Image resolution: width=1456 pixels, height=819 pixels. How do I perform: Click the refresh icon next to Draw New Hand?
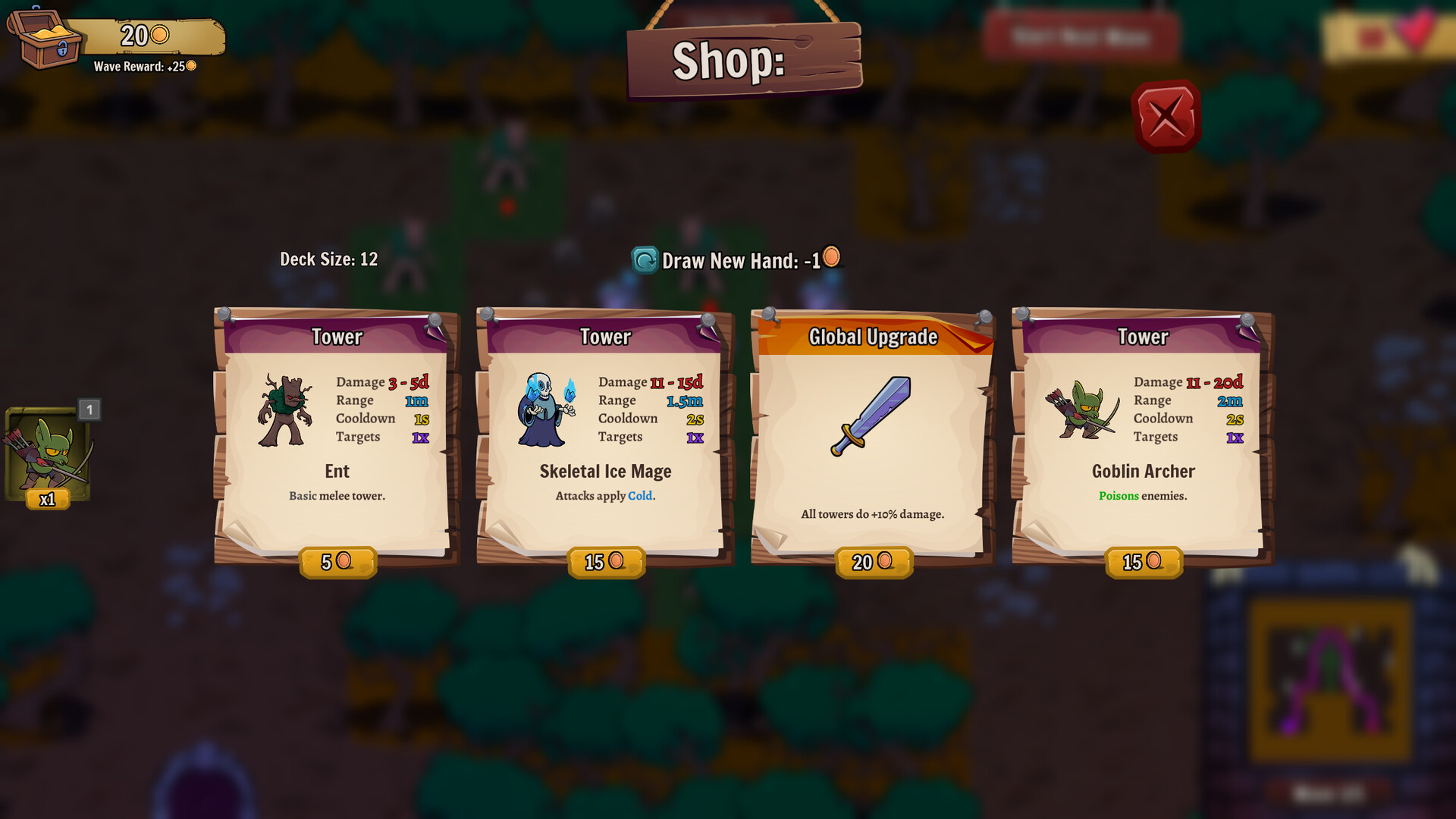click(x=643, y=259)
